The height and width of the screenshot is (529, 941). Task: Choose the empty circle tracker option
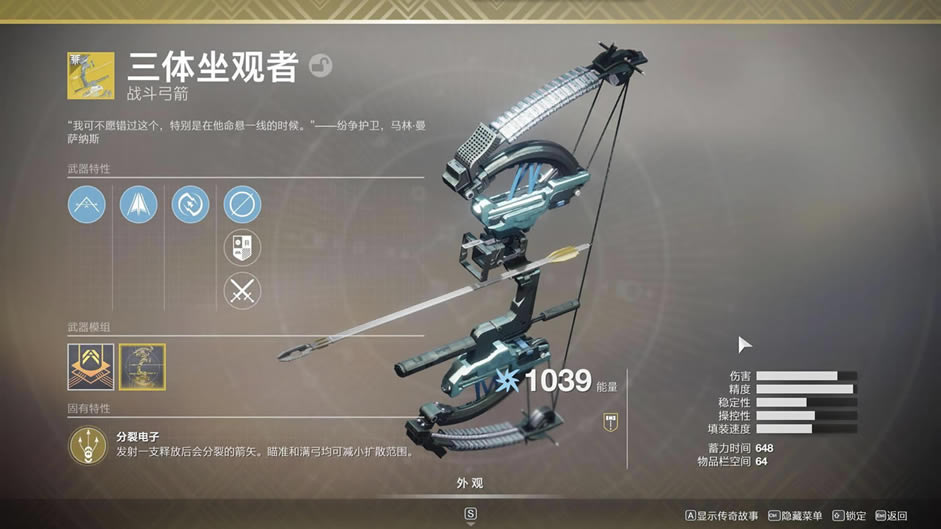point(242,205)
